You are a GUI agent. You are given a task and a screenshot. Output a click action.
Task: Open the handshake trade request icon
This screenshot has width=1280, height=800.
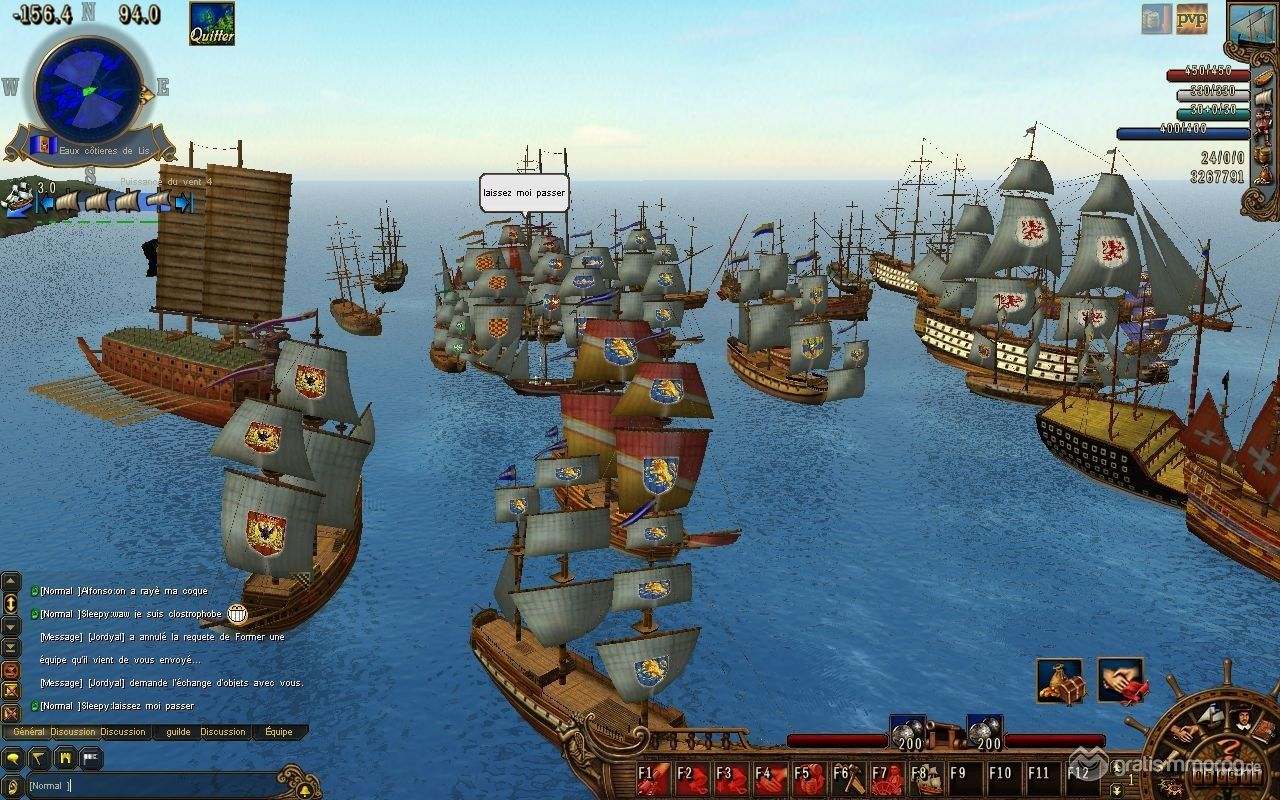pyautogui.click(x=1121, y=681)
